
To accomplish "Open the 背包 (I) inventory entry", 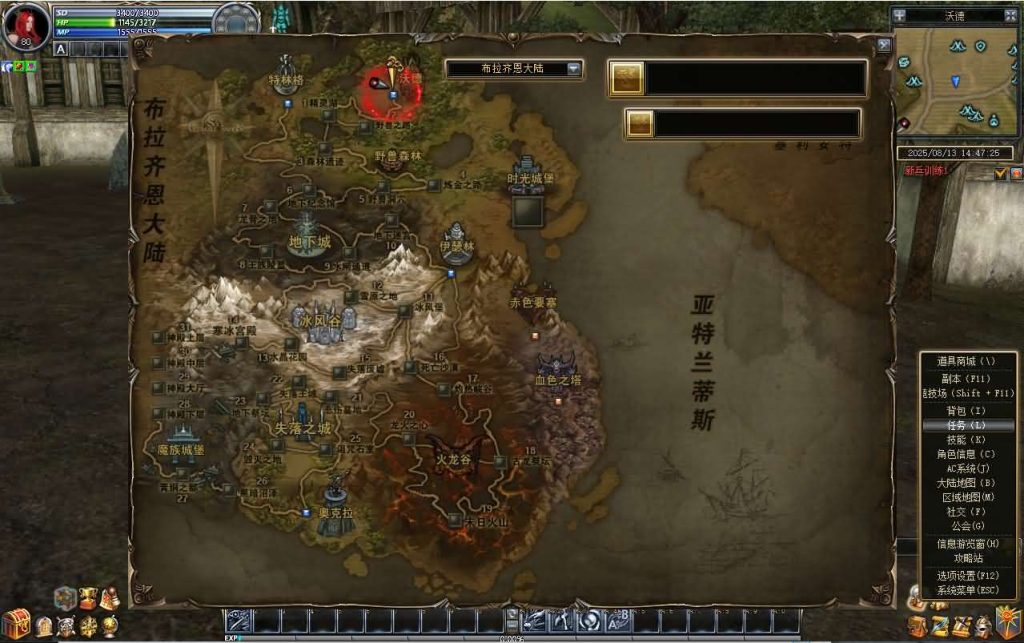I will pos(967,411).
